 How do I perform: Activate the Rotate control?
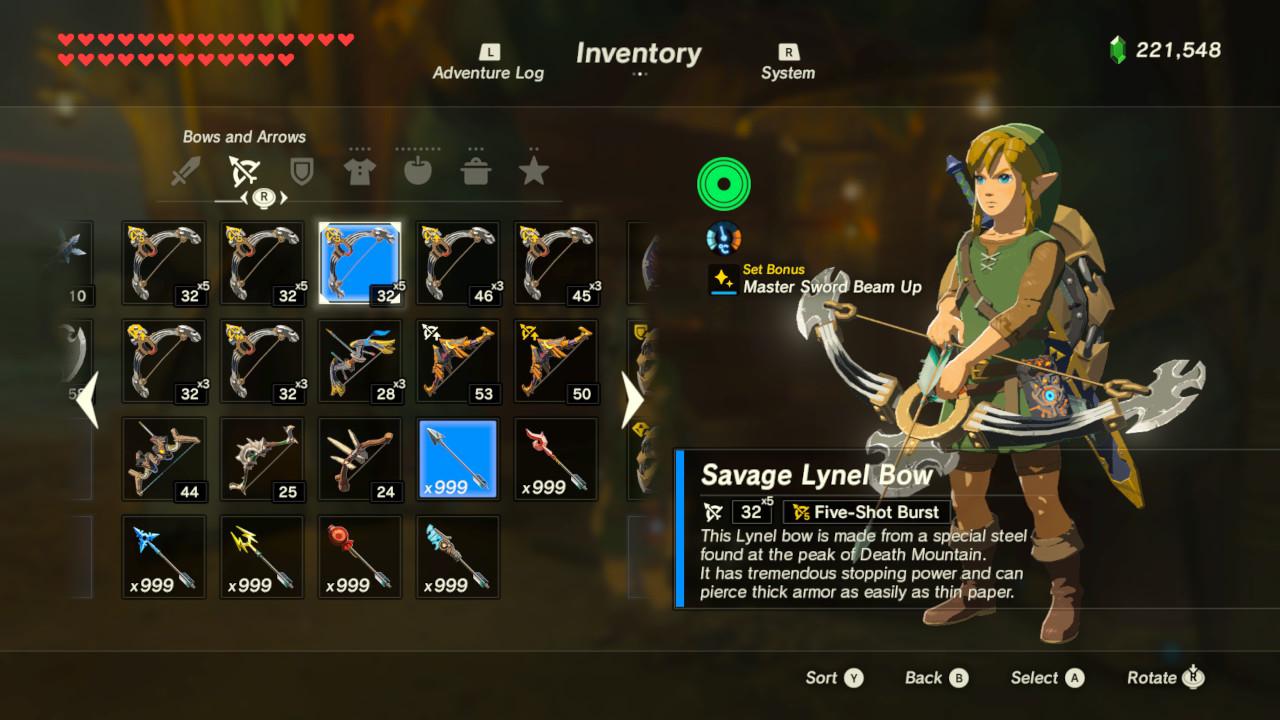pyautogui.click(x=1162, y=677)
